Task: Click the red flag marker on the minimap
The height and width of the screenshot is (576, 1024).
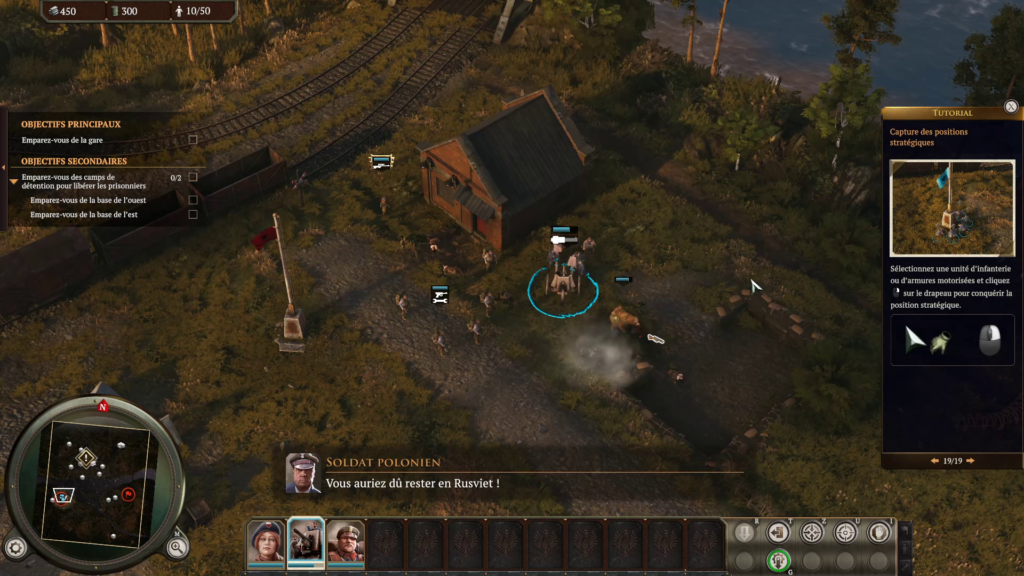Action: coord(128,494)
